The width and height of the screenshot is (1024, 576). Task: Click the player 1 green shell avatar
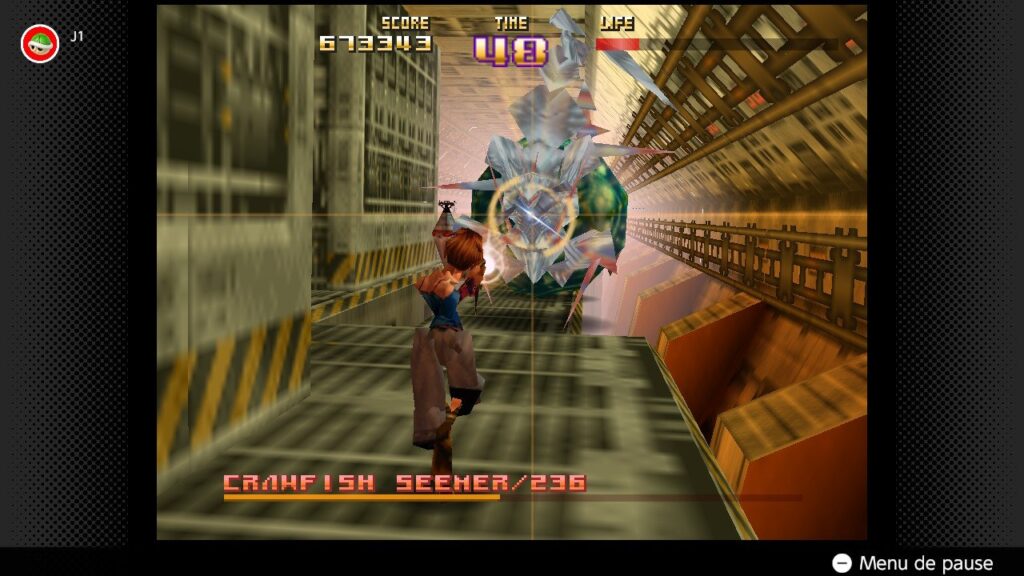(x=40, y=43)
